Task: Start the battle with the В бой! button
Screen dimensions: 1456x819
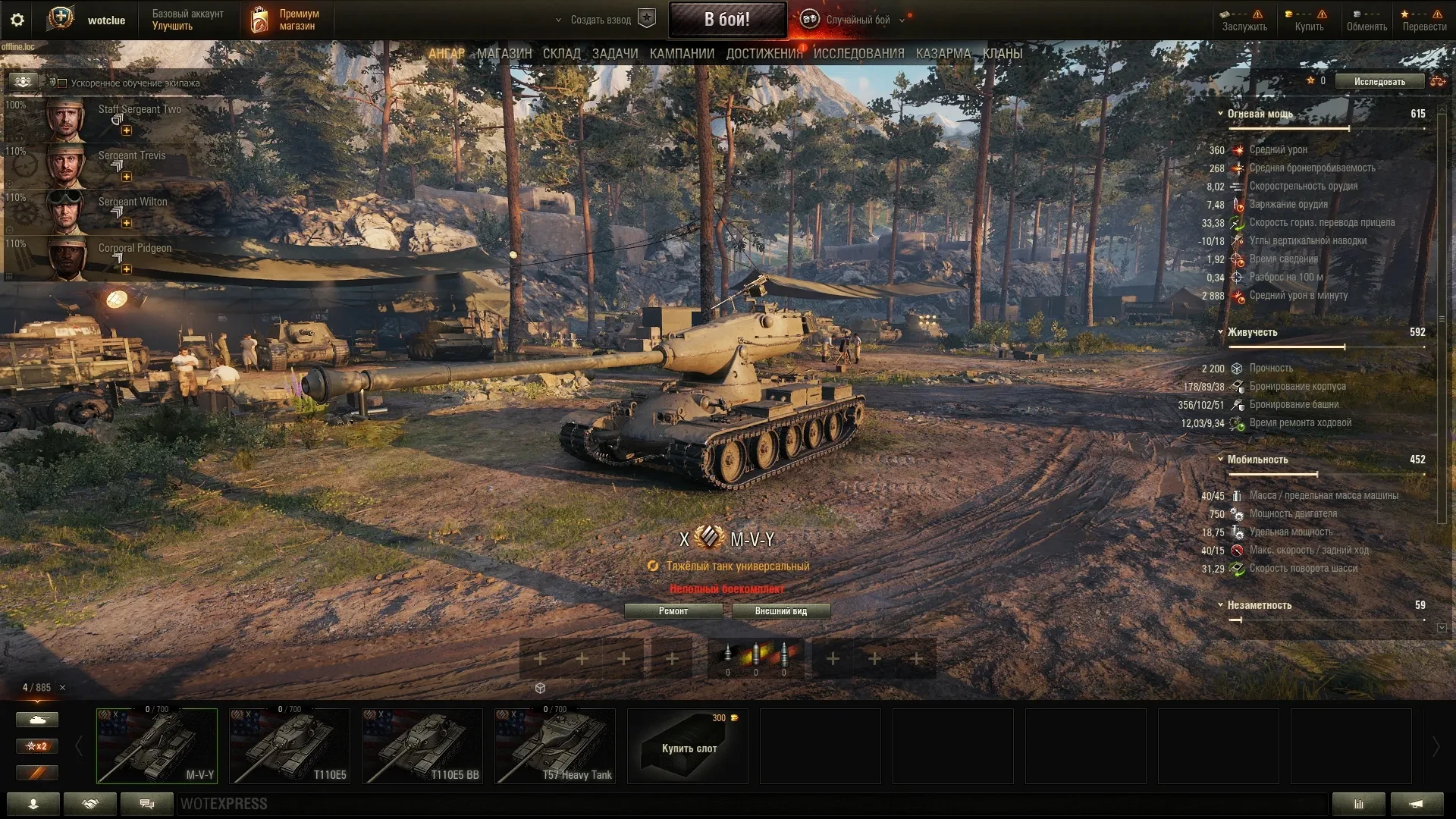Action: 726,20
